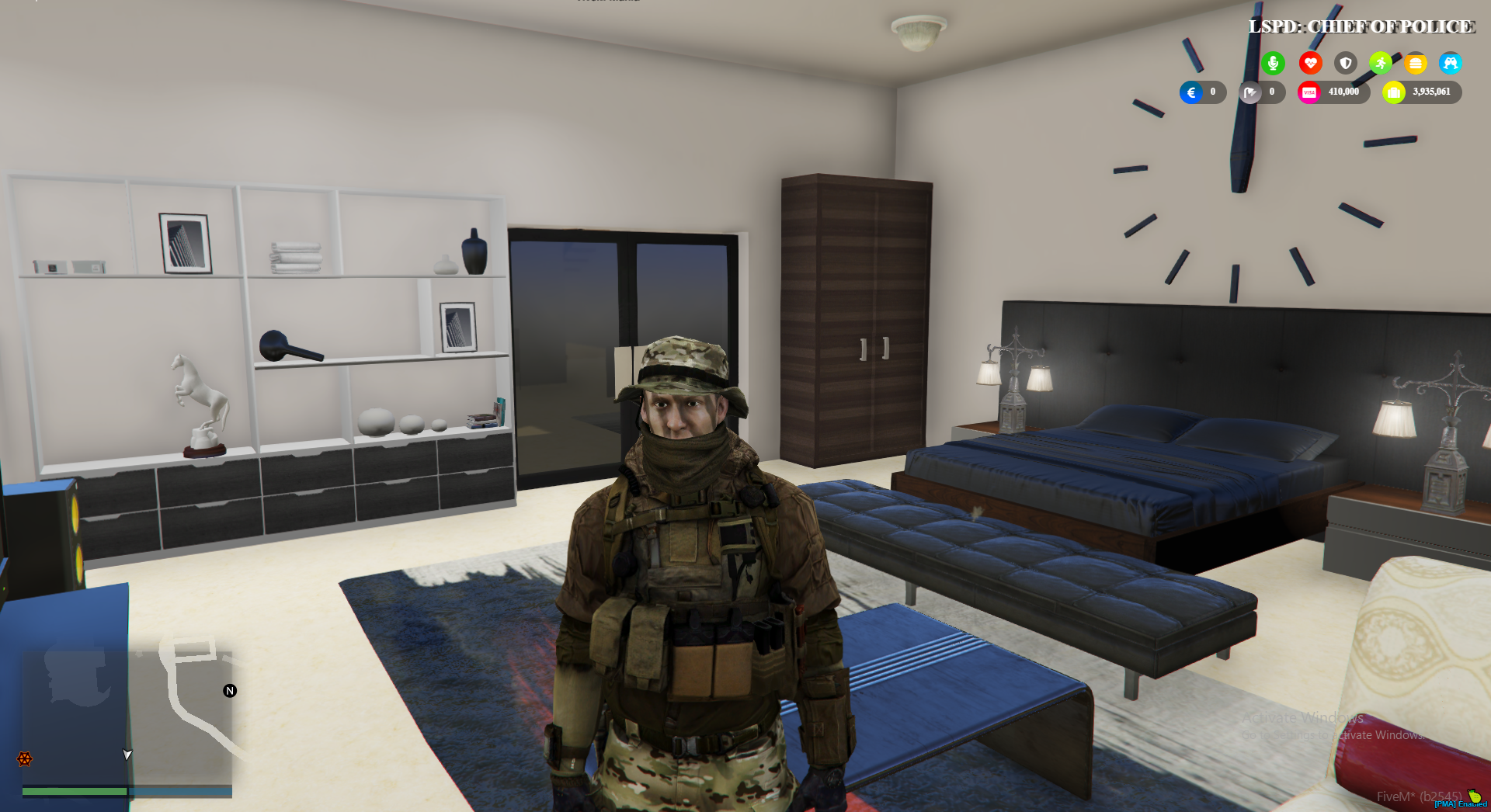Toggle the orange badge on the minimap
This screenshot has height=812, width=1491.
pyautogui.click(x=23, y=757)
